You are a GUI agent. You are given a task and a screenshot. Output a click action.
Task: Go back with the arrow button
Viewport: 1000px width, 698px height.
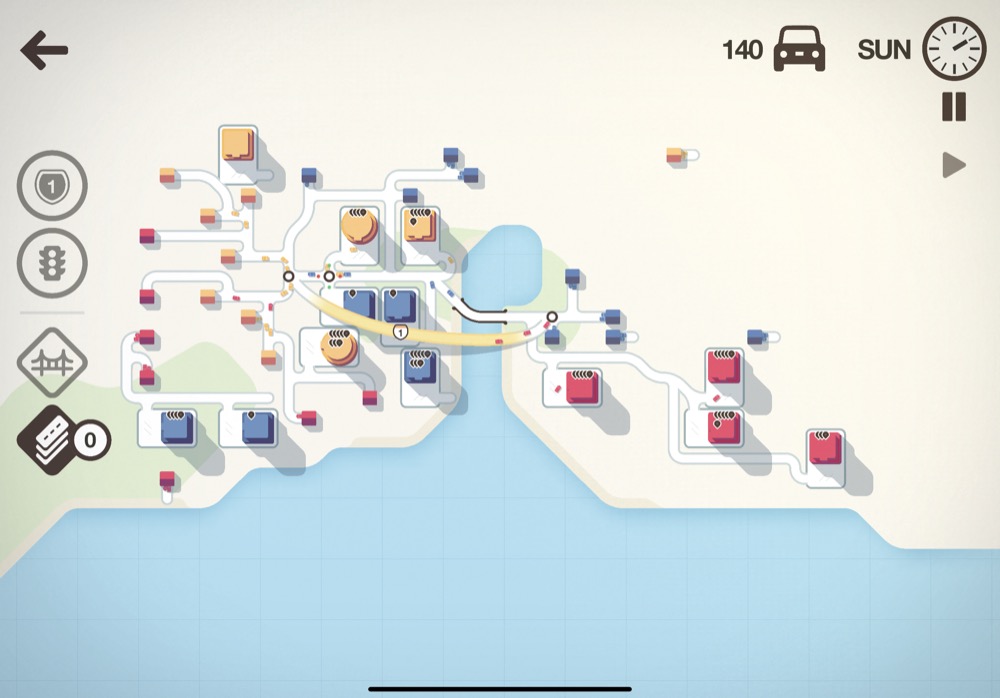click(44, 51)
